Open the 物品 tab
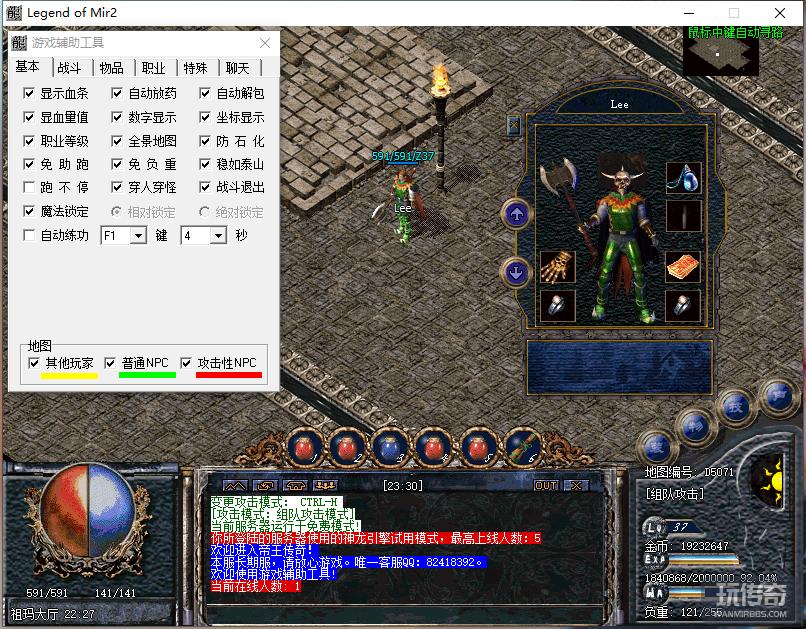 coord(111,68)
